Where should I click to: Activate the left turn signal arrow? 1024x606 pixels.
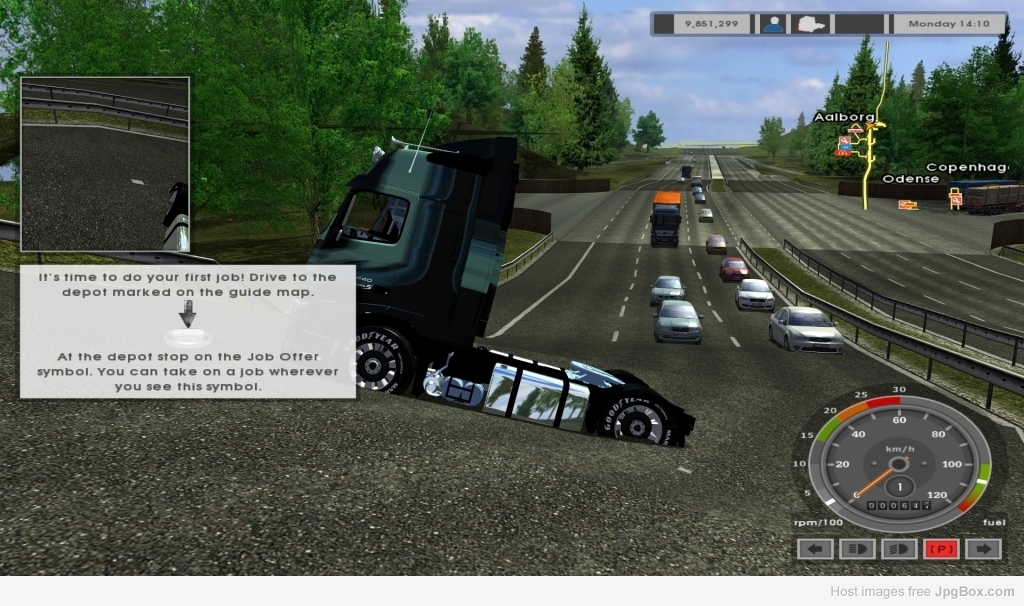tap(815, 548)
